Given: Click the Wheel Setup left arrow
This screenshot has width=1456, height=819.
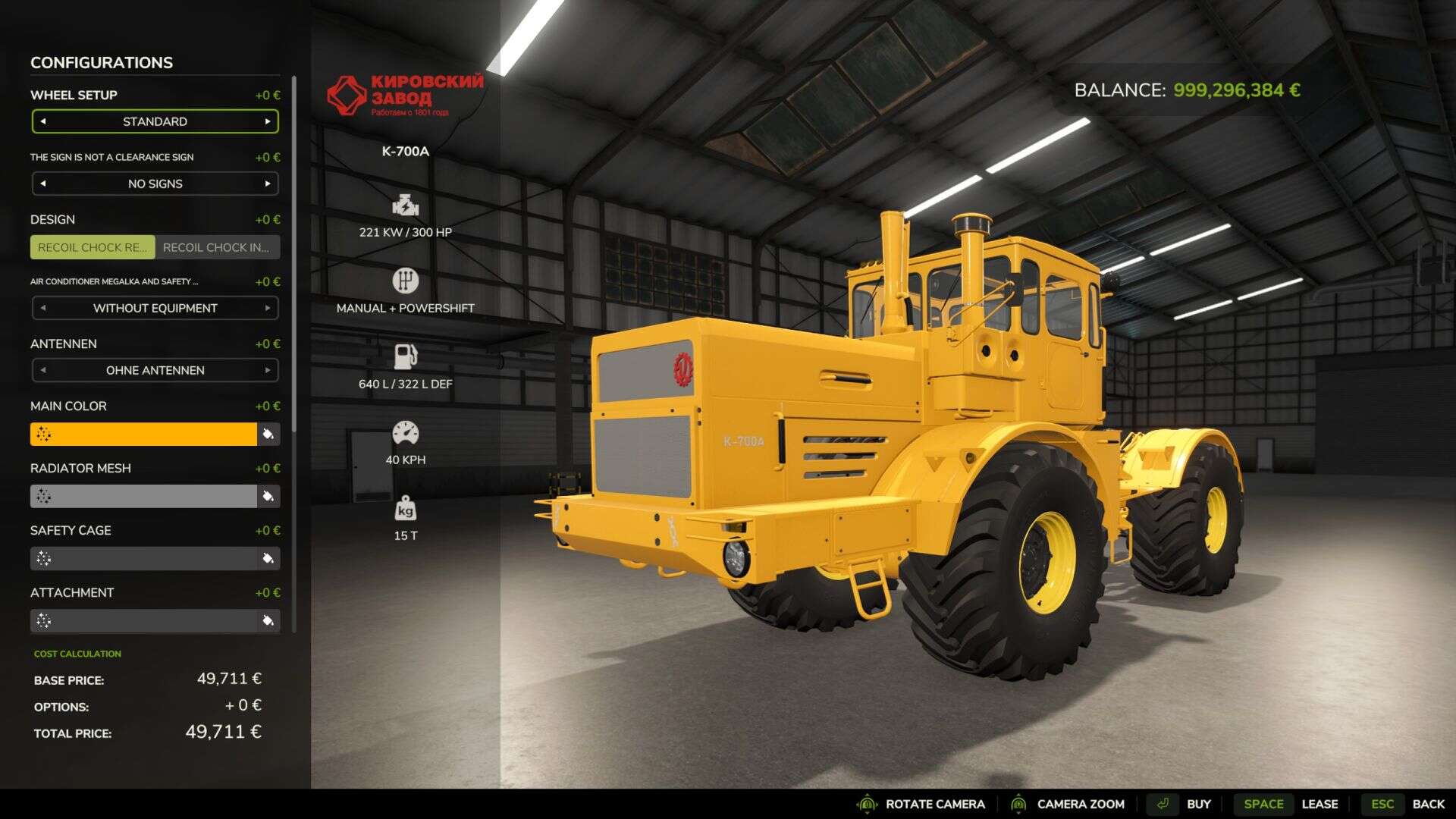Looking at the screenshot, I should (43, 121).
